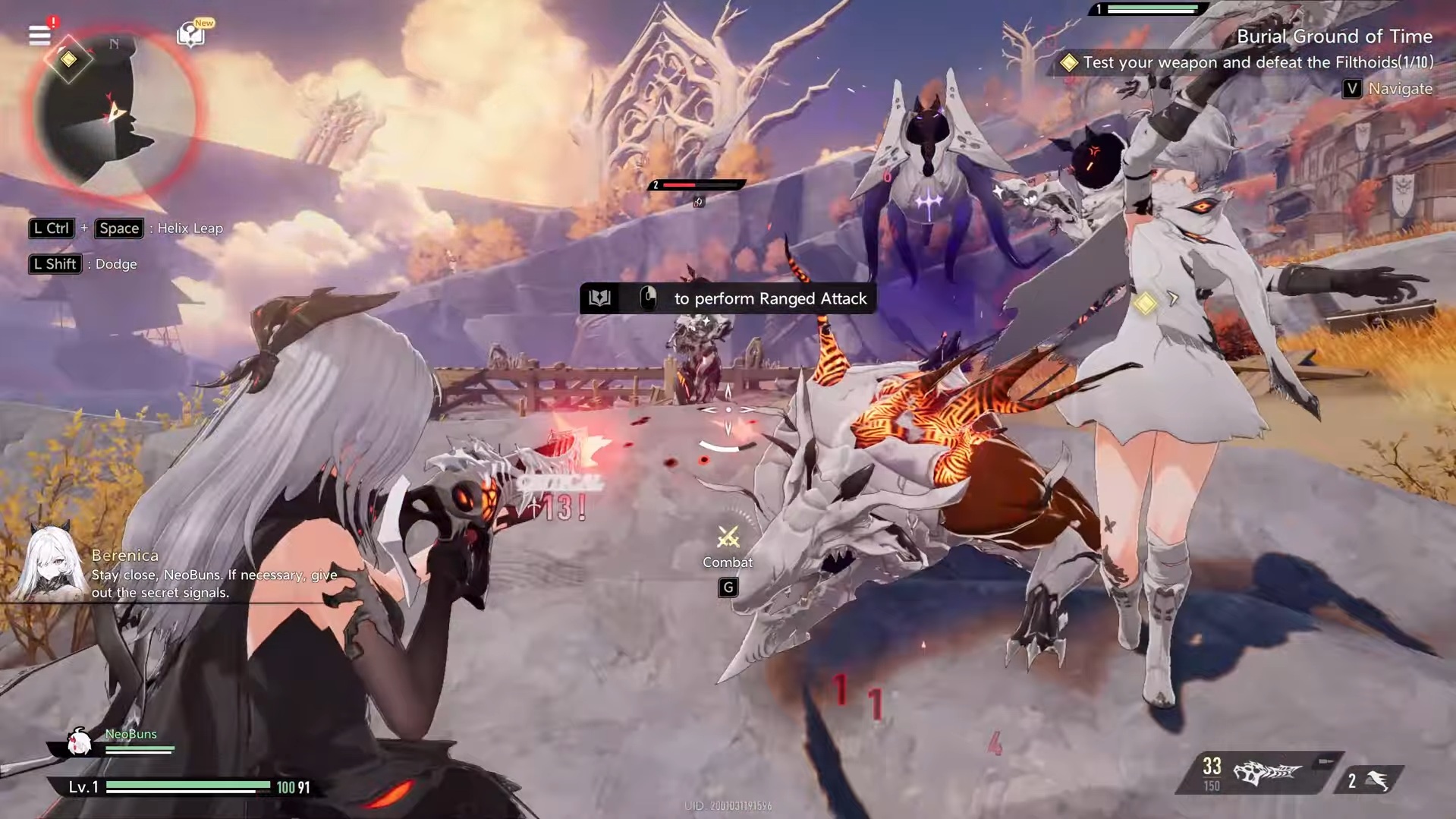Select the skeletal ranged weapon slot
Screen dimensions: 1456x819
tap(1266, 773)
